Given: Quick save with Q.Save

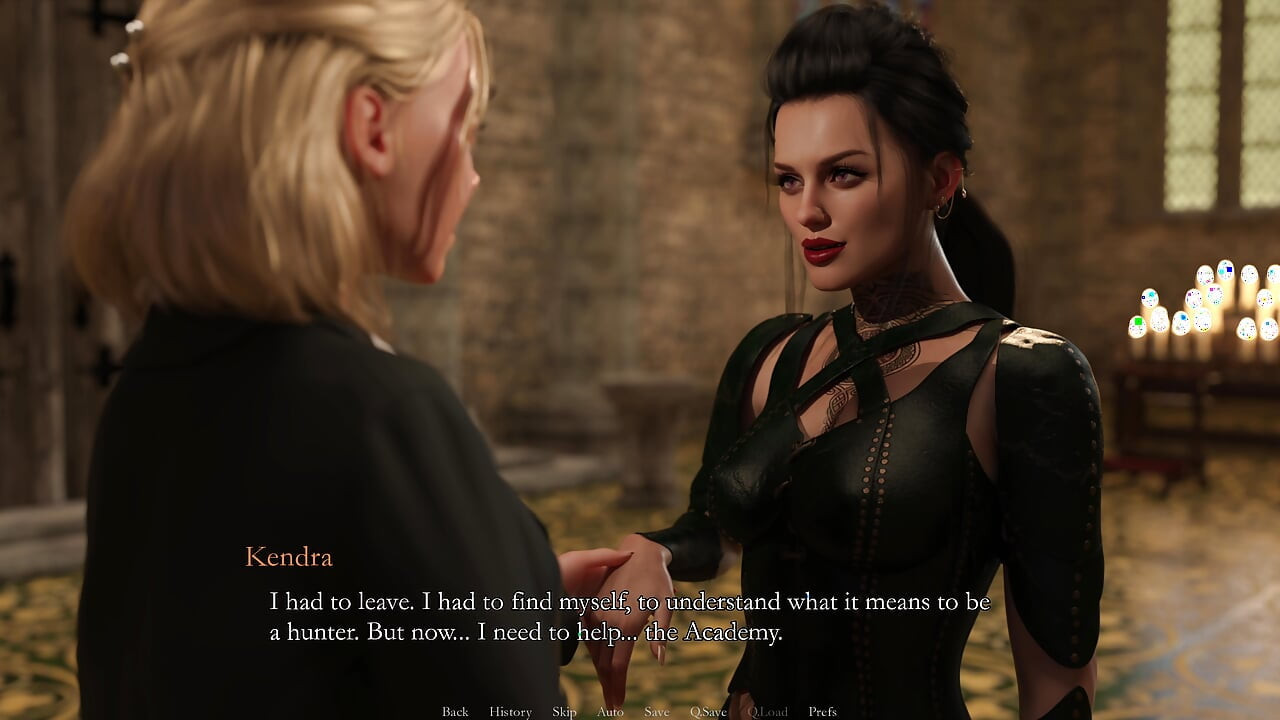Looking at the screenshot, I should (x=708, y=711).
